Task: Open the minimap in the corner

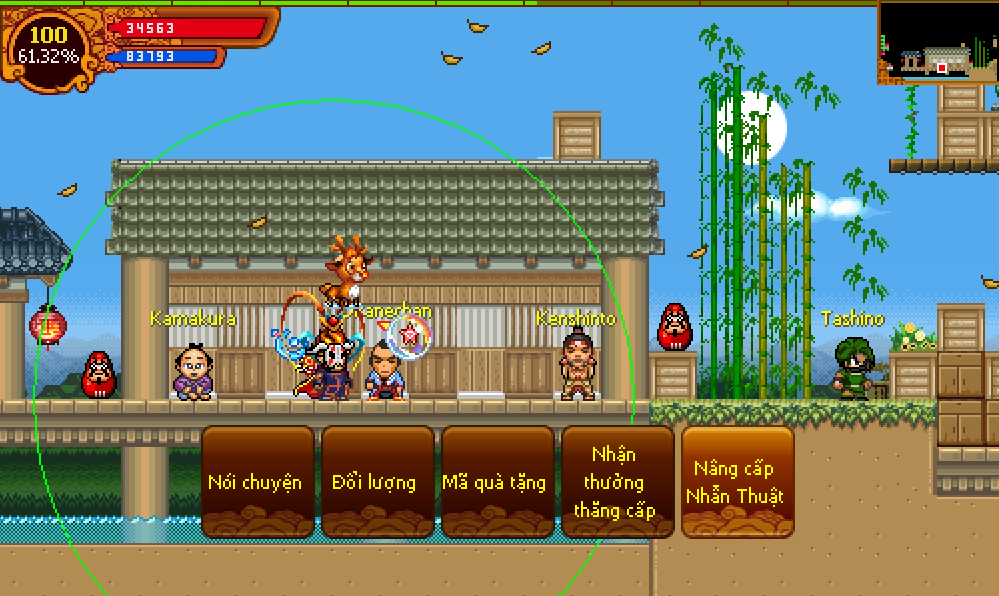Action: [938, 43]
